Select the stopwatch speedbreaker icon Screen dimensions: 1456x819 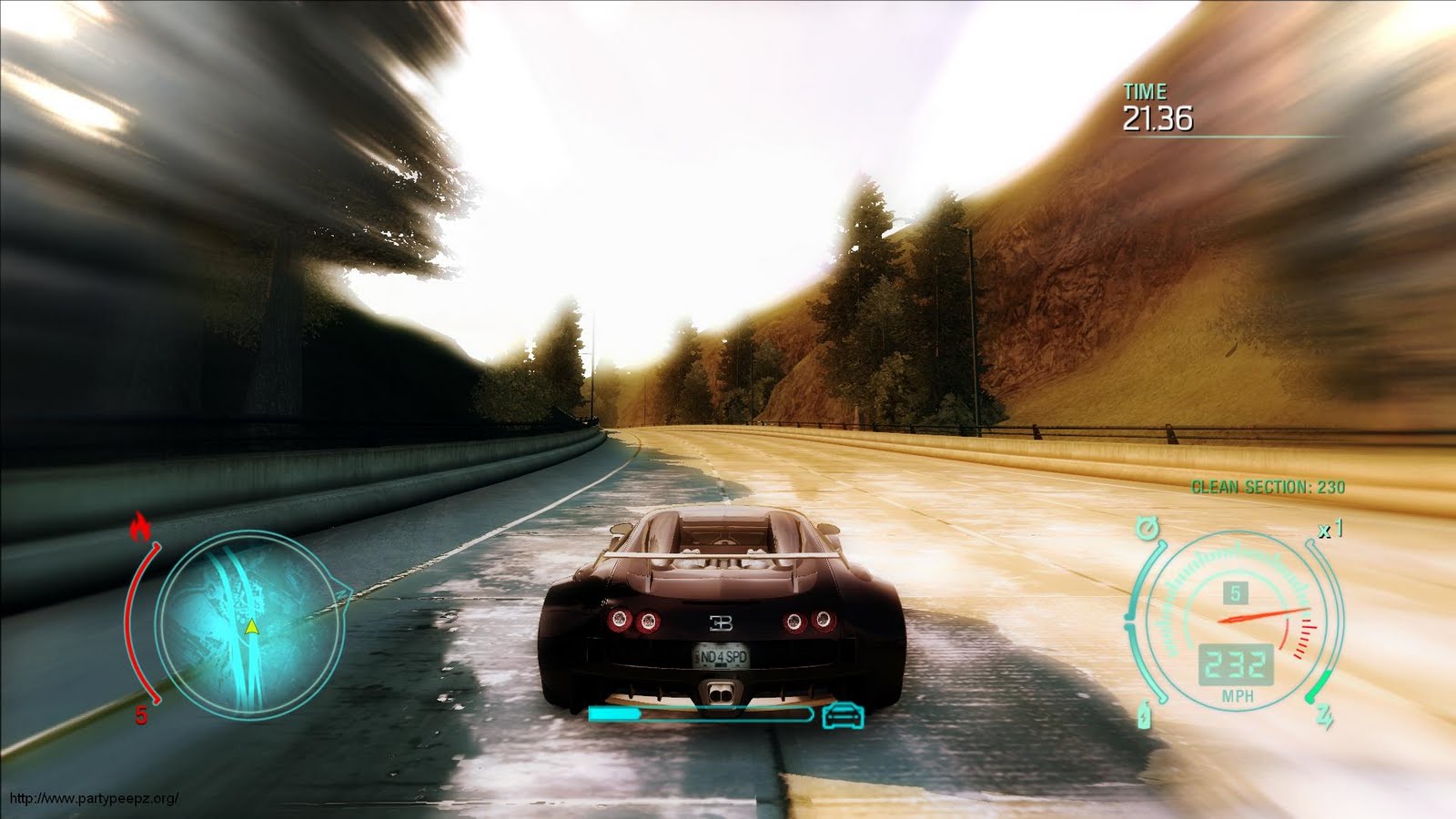point(1147,528)
